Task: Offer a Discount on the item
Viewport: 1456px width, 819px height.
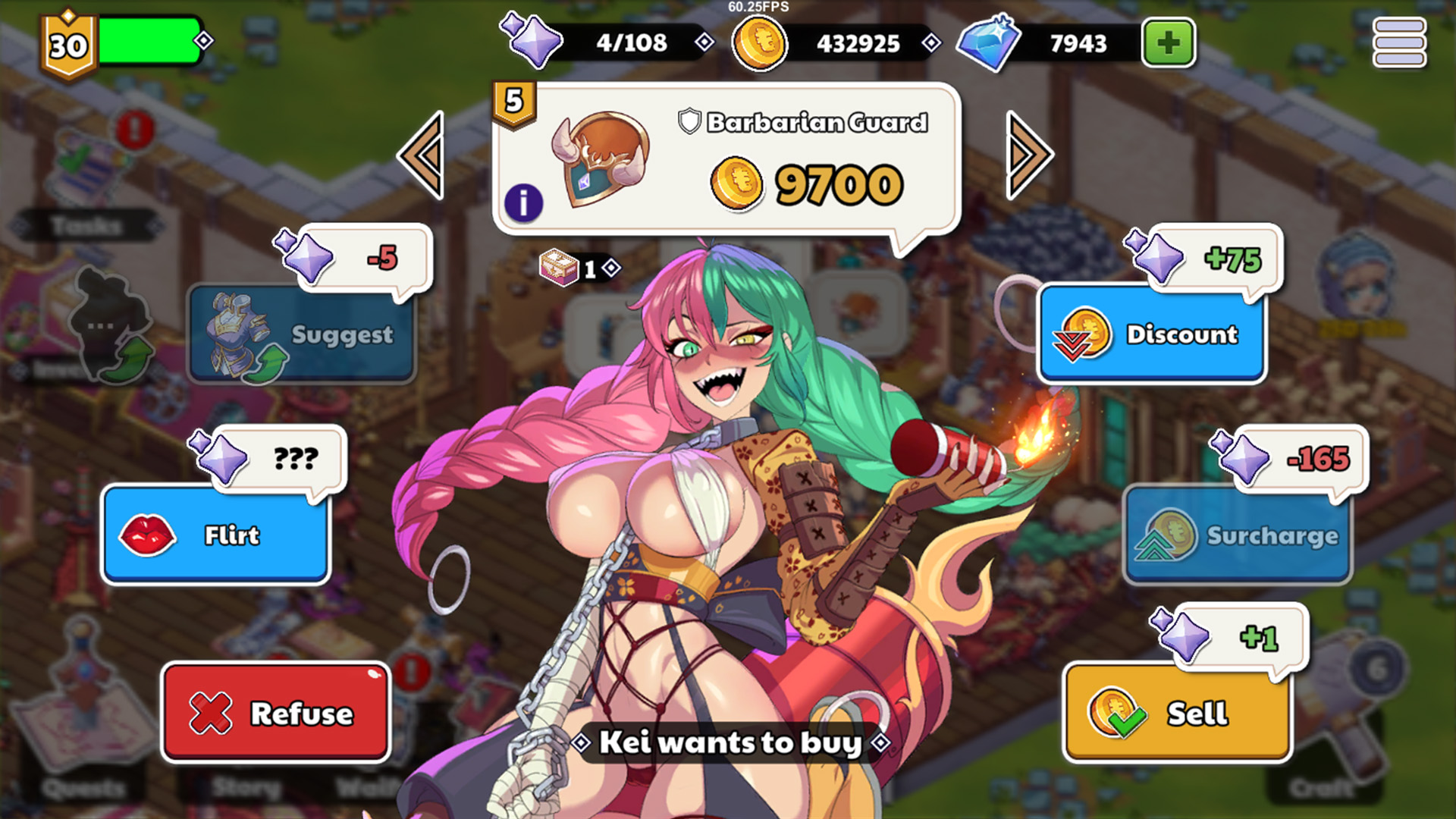Action: pyautogui.click(x=1152, y=334)
